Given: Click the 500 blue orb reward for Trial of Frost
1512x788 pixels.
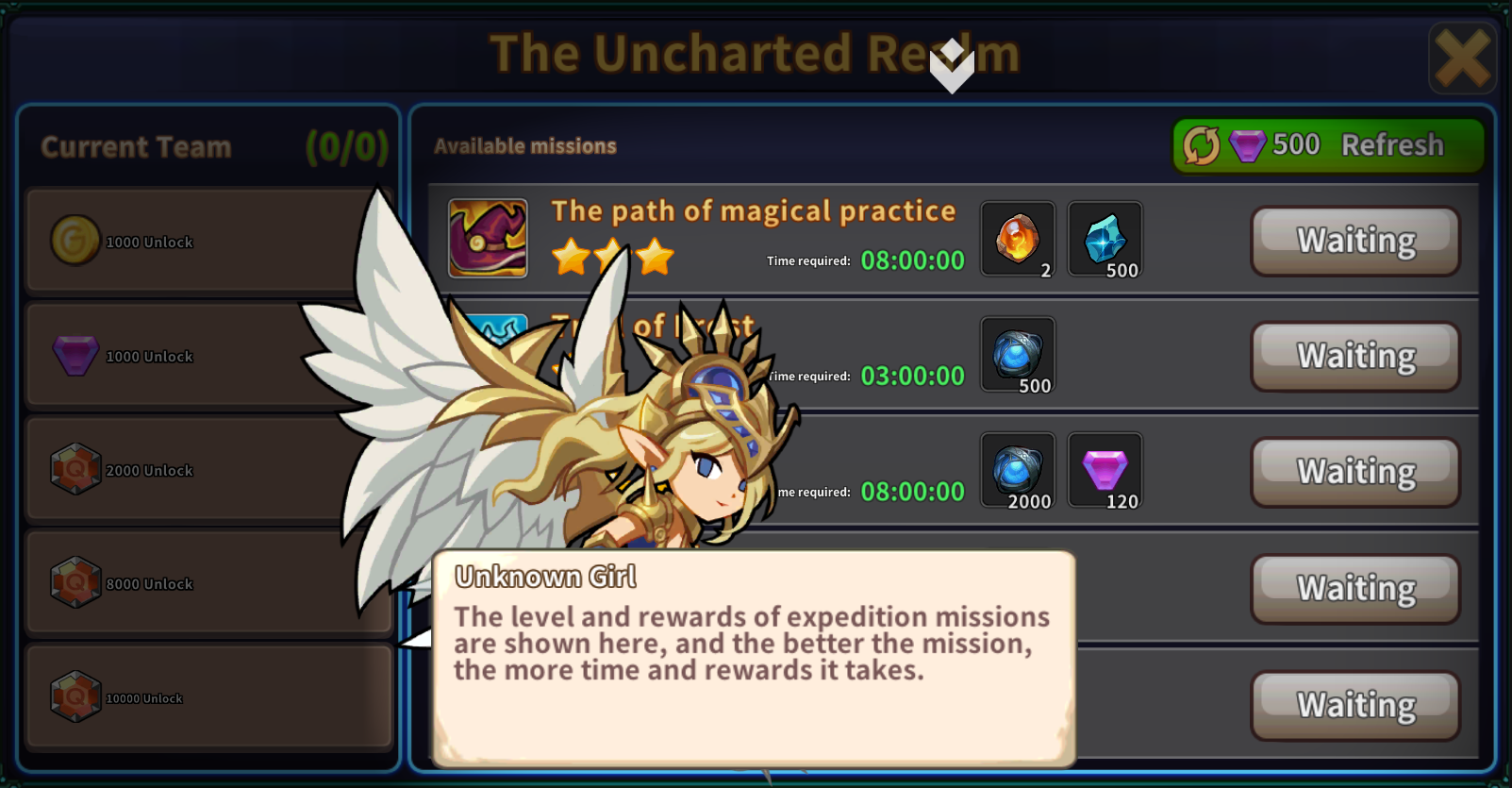Looking at the screenshot, I should click(1017, 355).
